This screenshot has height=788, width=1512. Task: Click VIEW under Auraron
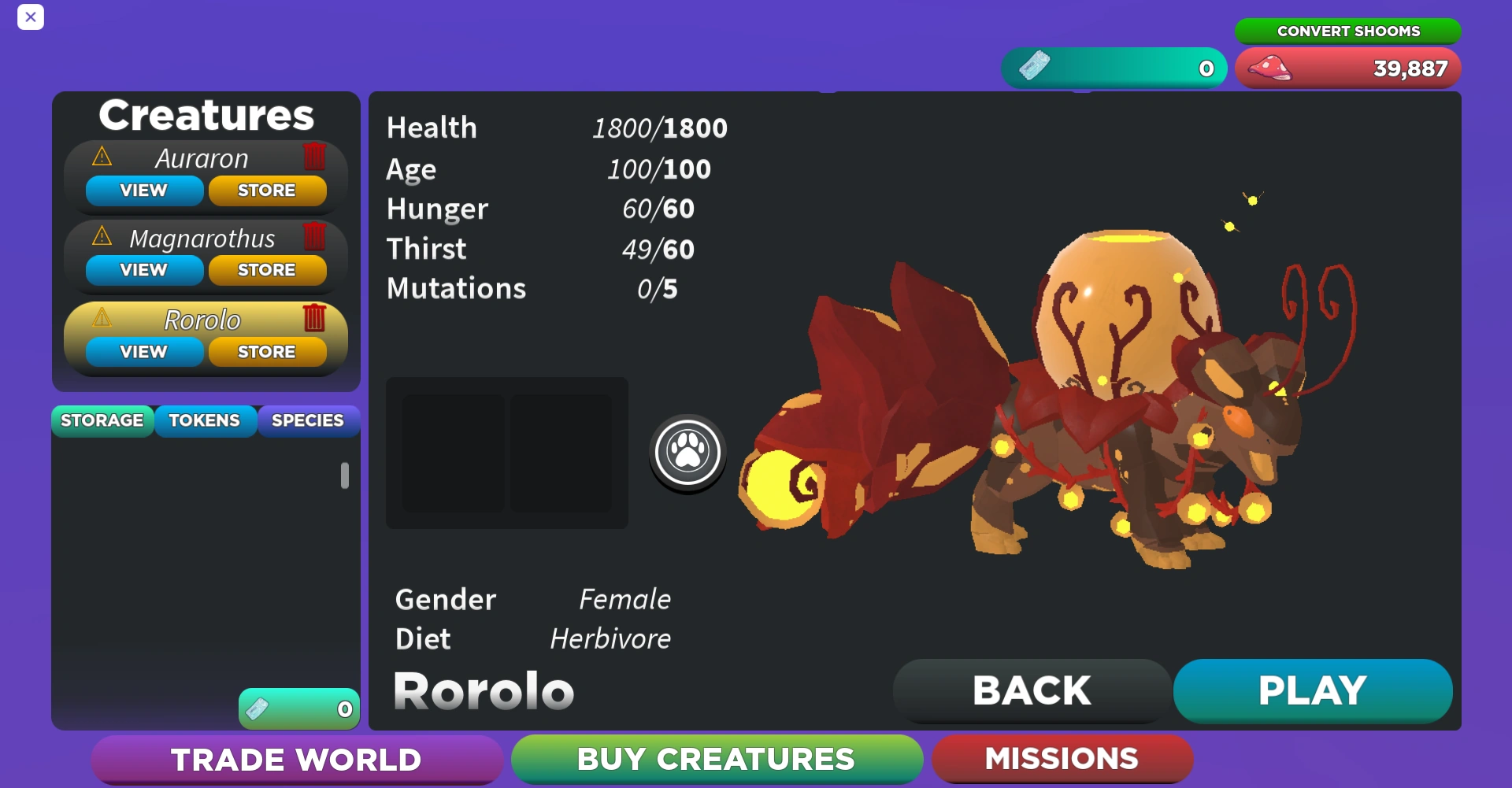[143, 190]
